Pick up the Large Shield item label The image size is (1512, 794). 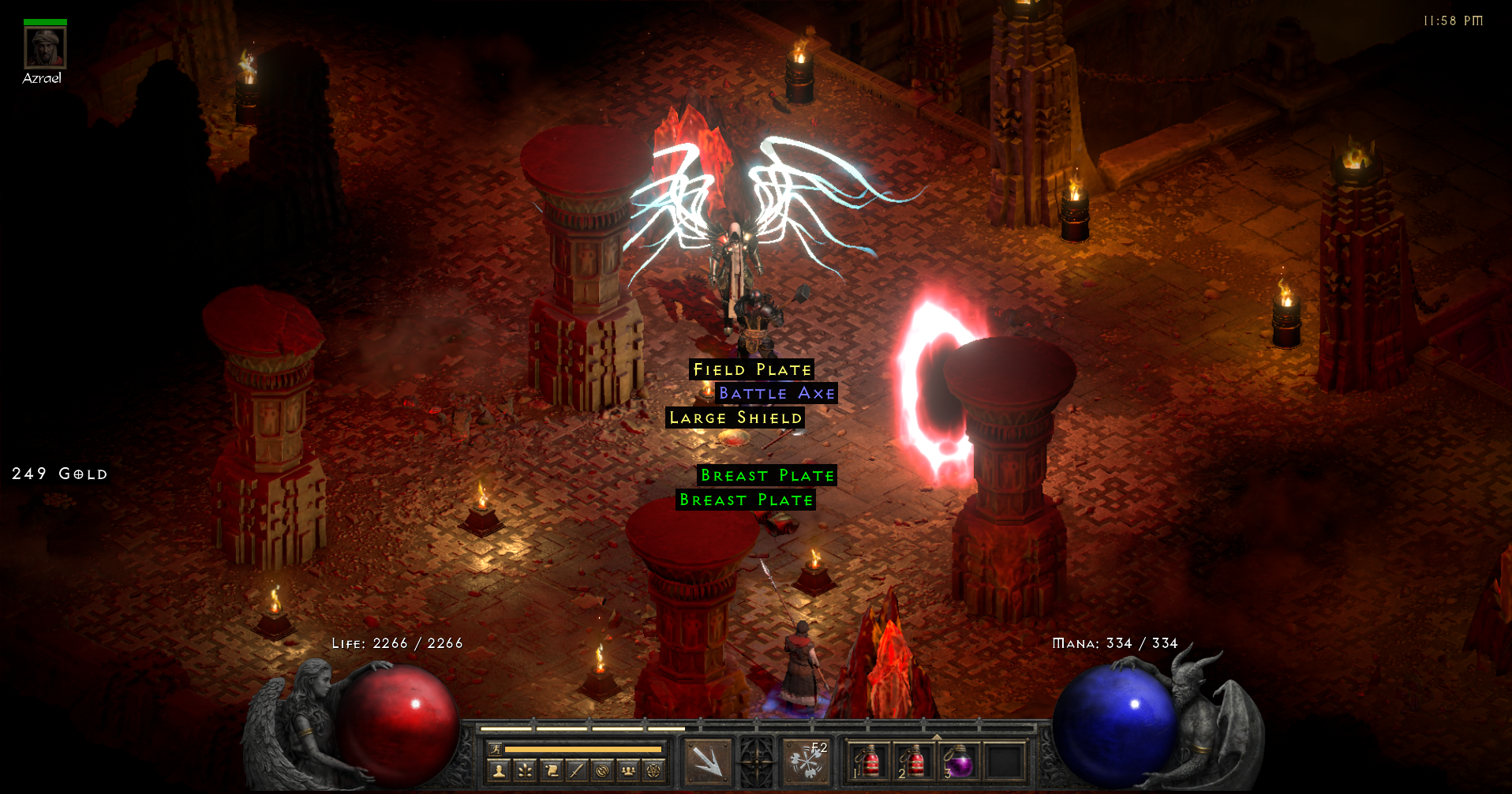click(x=735, y=418)
